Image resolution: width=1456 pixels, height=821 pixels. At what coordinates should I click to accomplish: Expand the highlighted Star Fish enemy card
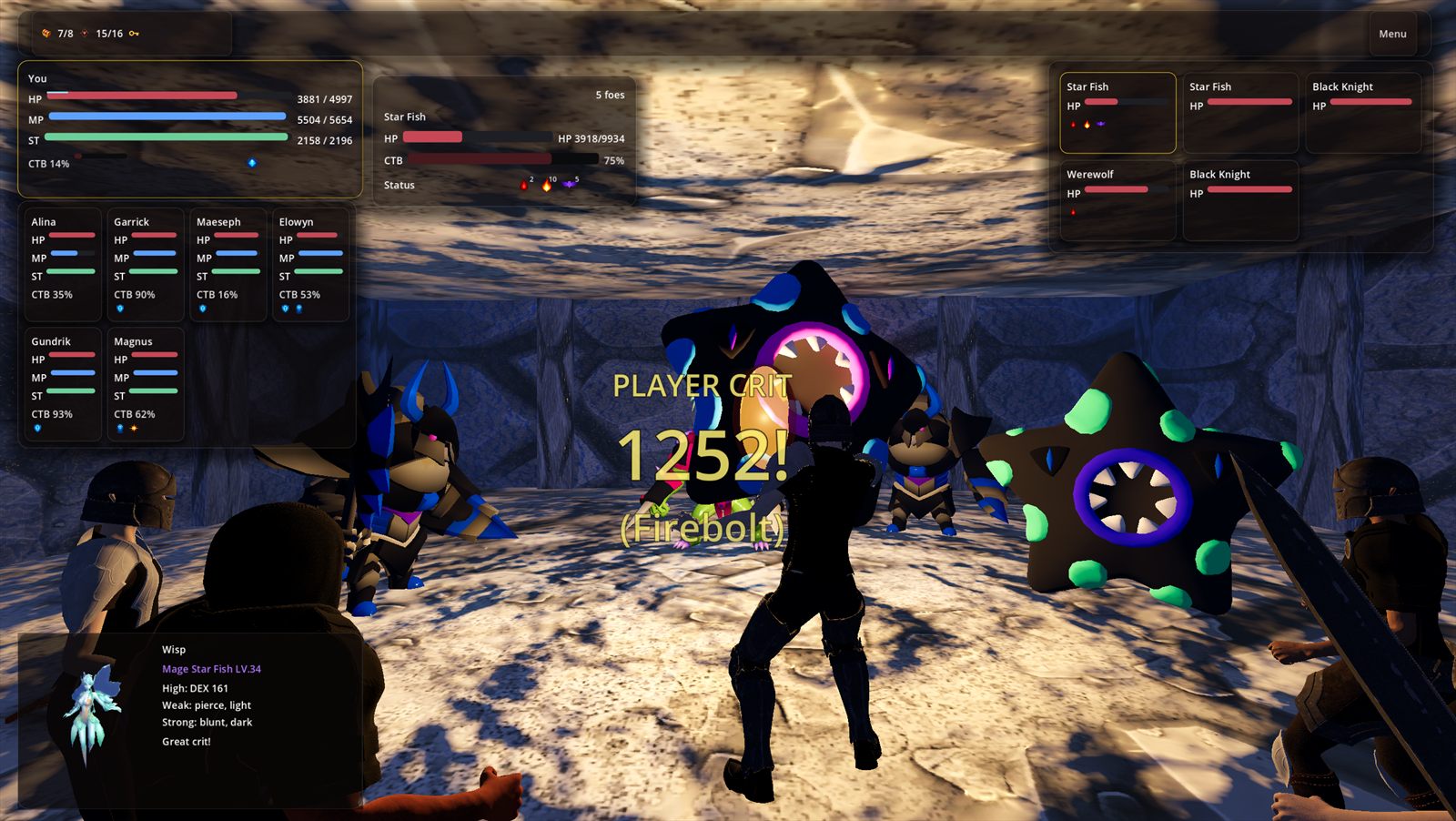pos(1117,111)
